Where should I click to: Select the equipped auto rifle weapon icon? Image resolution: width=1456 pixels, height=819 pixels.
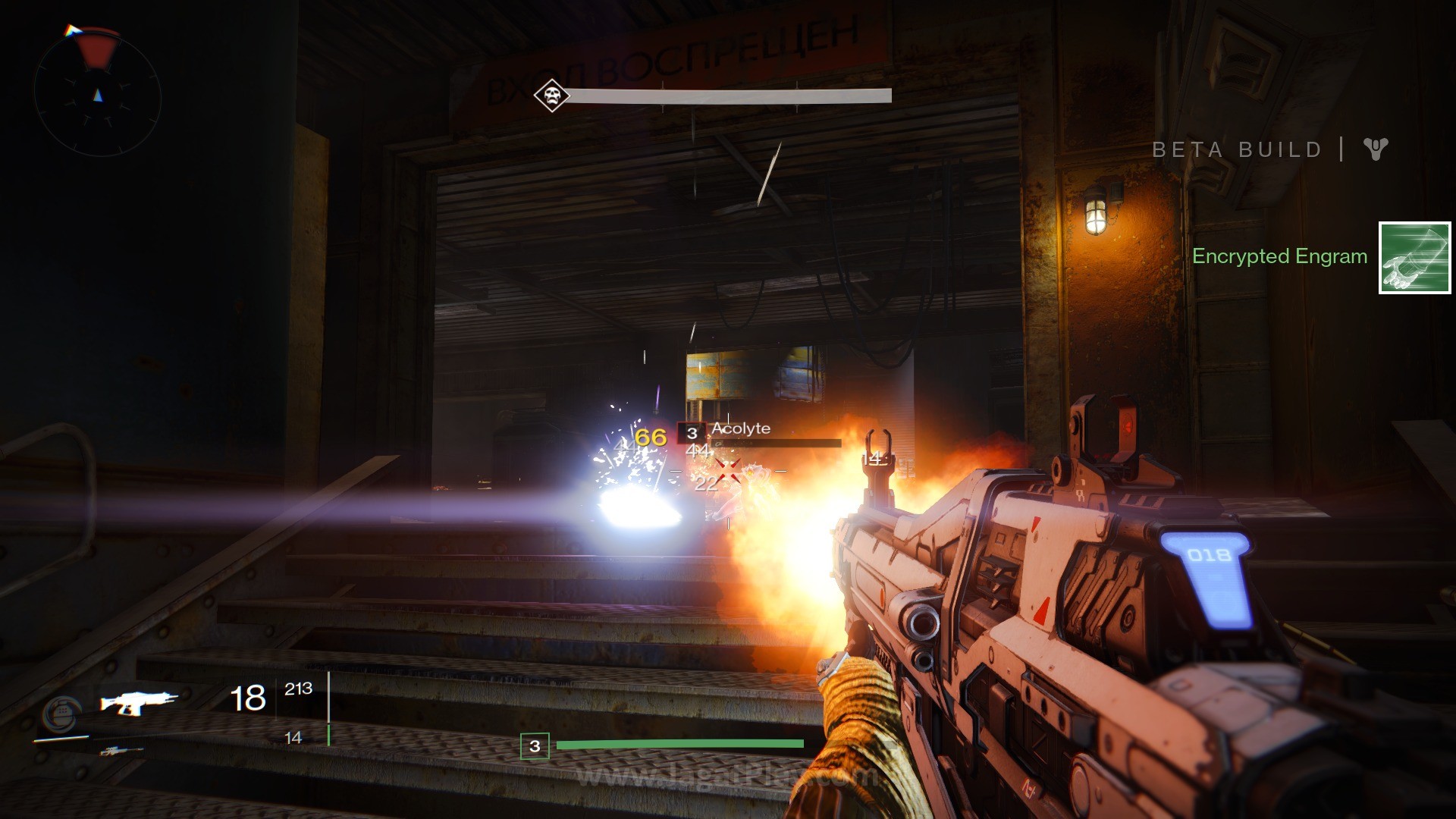coord(139,703)
